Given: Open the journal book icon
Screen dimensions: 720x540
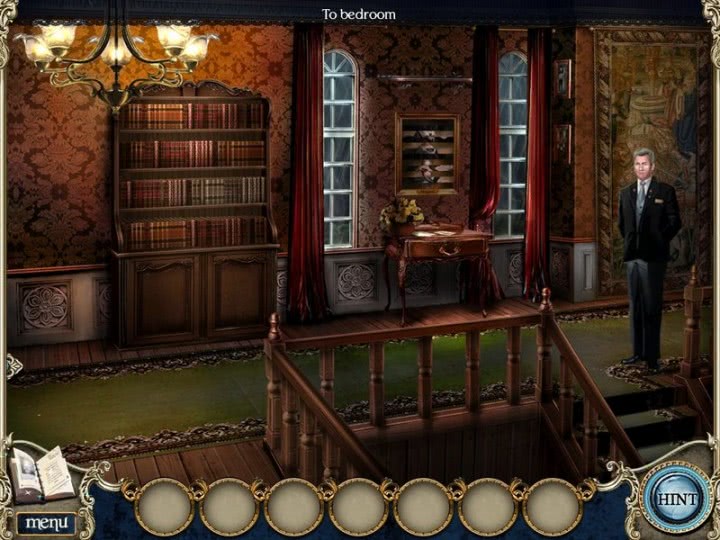Looking at the screenshot, I should tap(42, 475).
